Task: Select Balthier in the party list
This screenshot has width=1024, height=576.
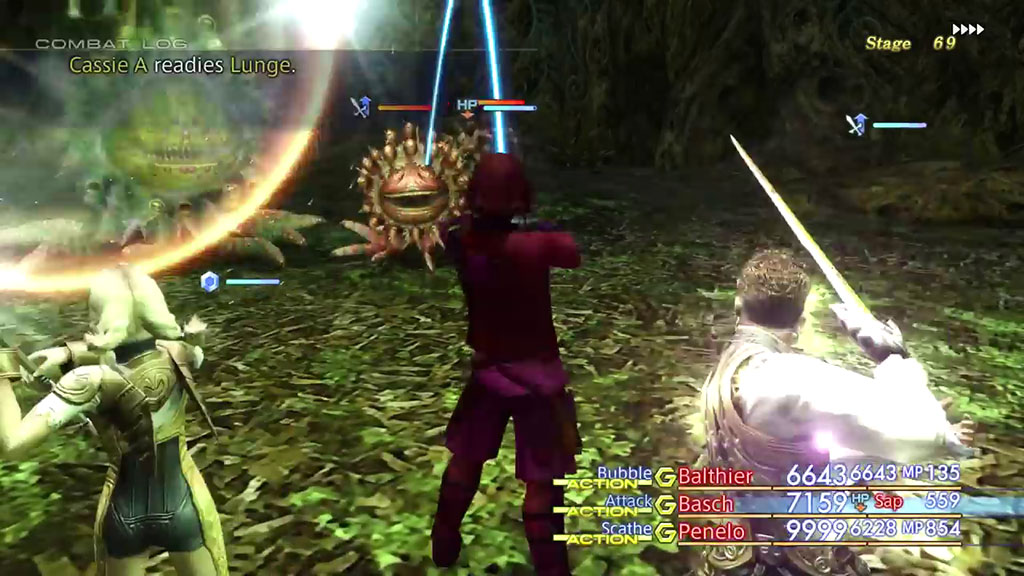Action: 716,475
